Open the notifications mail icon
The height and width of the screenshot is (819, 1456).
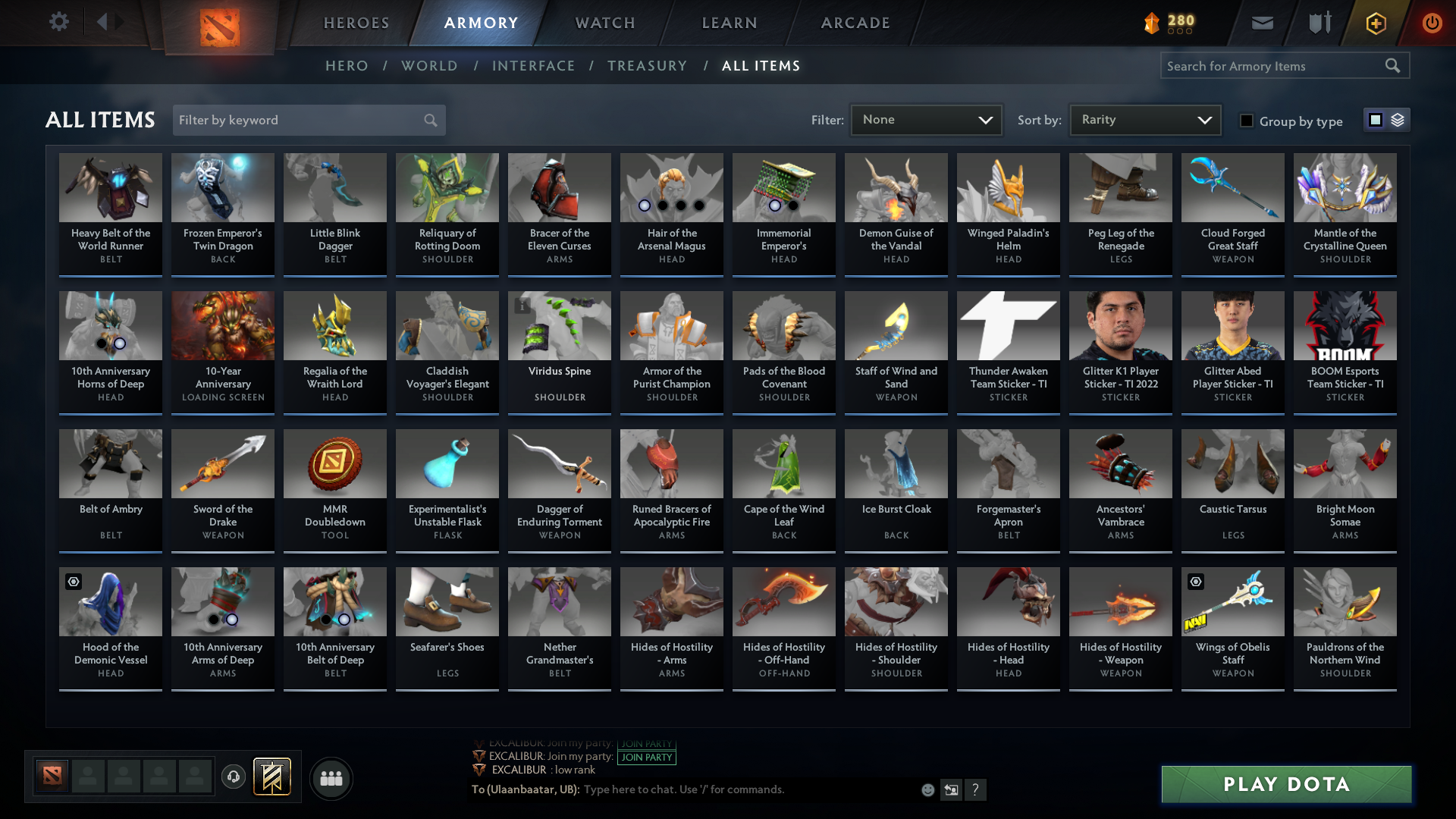point(1262,23)
